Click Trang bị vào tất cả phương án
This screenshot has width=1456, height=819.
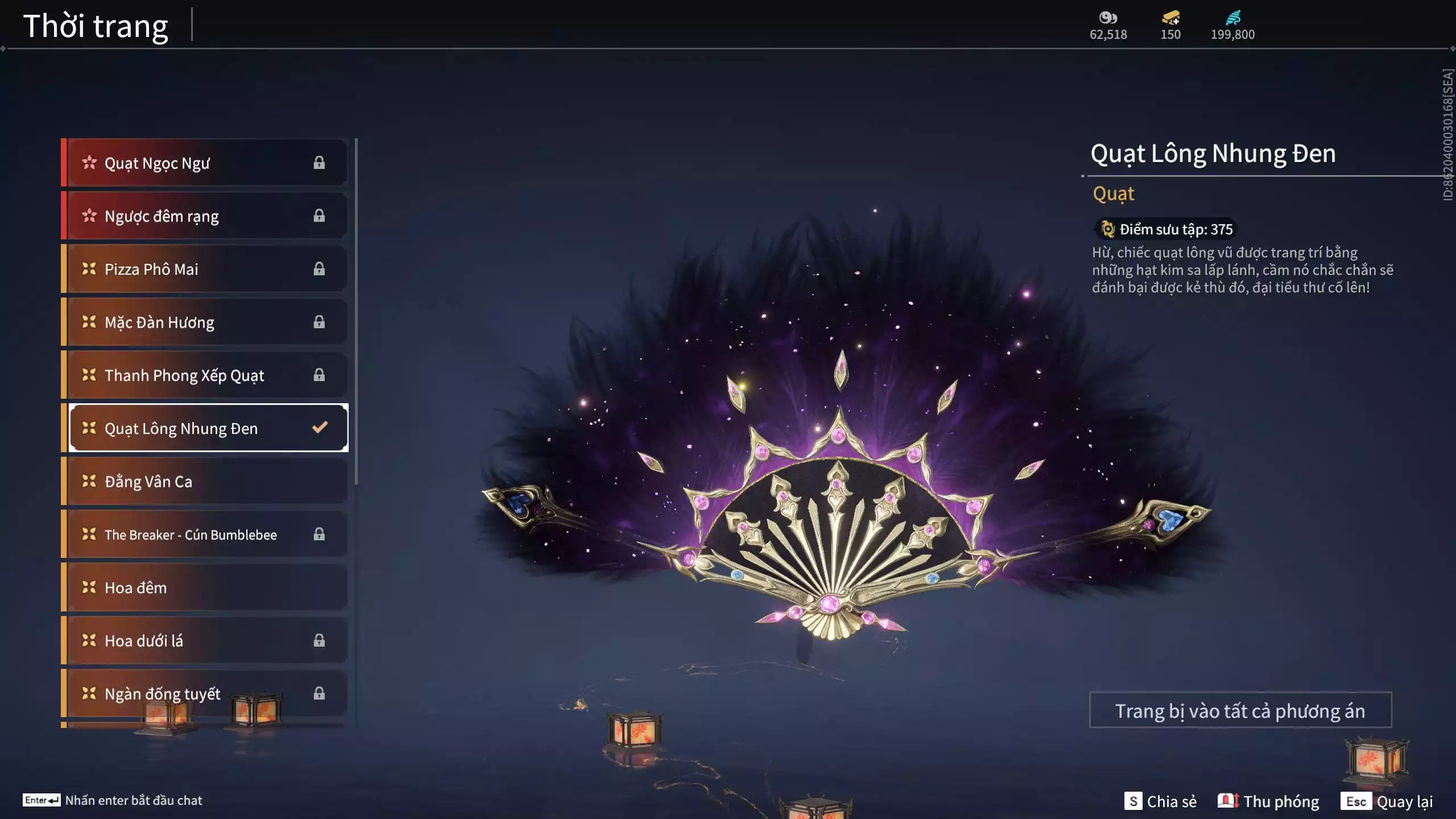tap(1240, 710)
